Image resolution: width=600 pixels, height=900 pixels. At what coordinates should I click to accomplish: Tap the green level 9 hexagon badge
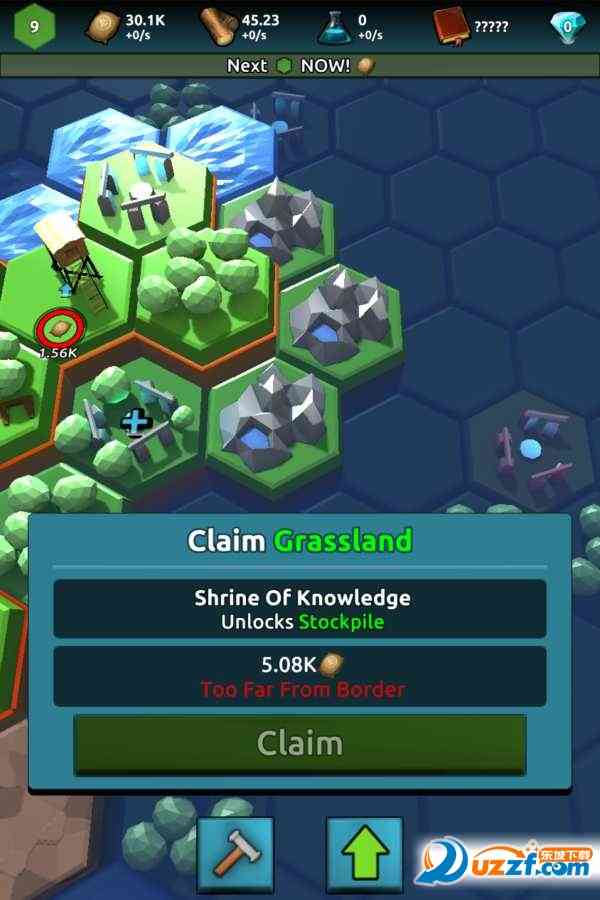(x=34, y=26)
